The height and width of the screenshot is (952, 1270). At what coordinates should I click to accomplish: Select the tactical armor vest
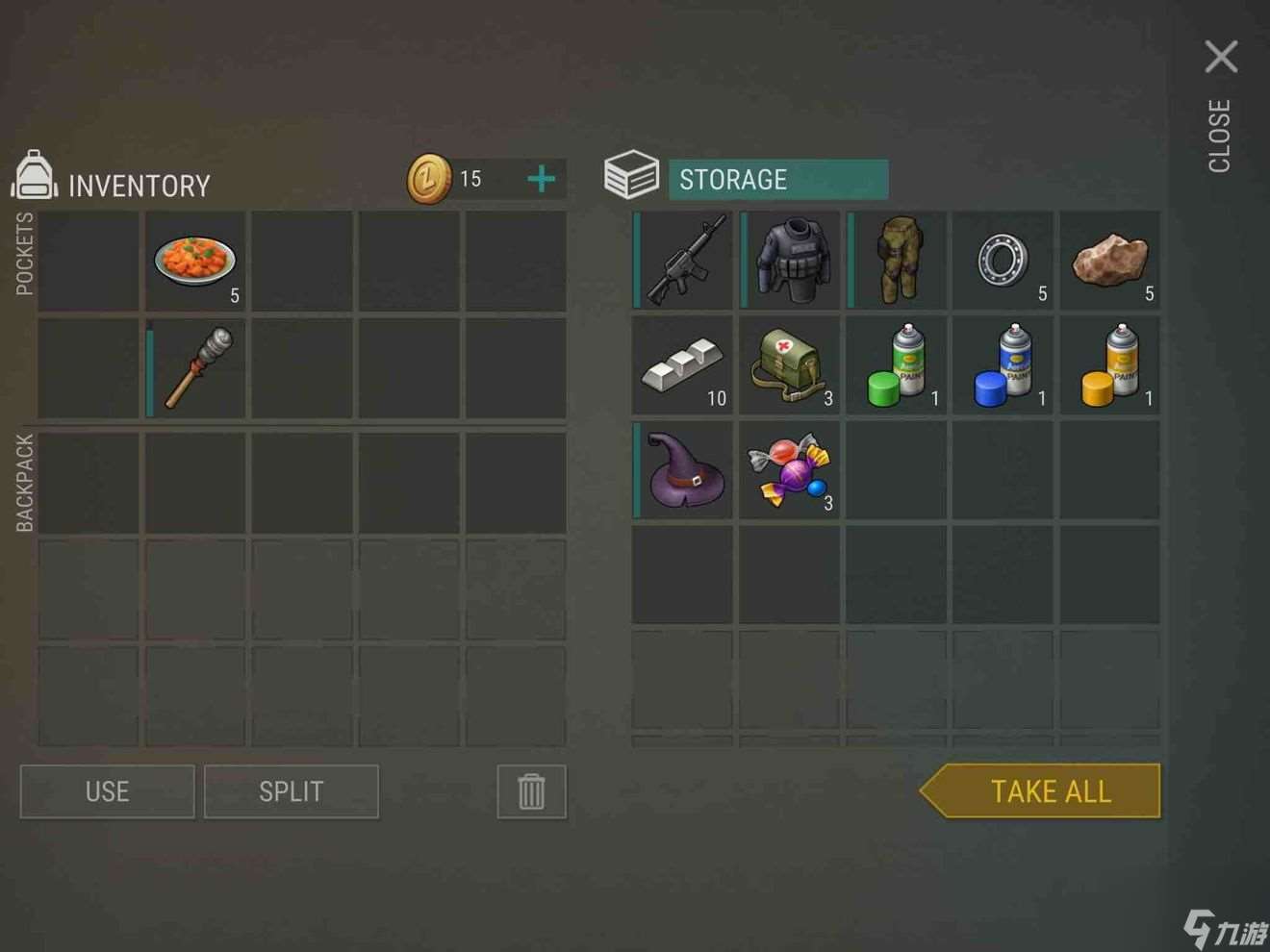tap(791, 262)
